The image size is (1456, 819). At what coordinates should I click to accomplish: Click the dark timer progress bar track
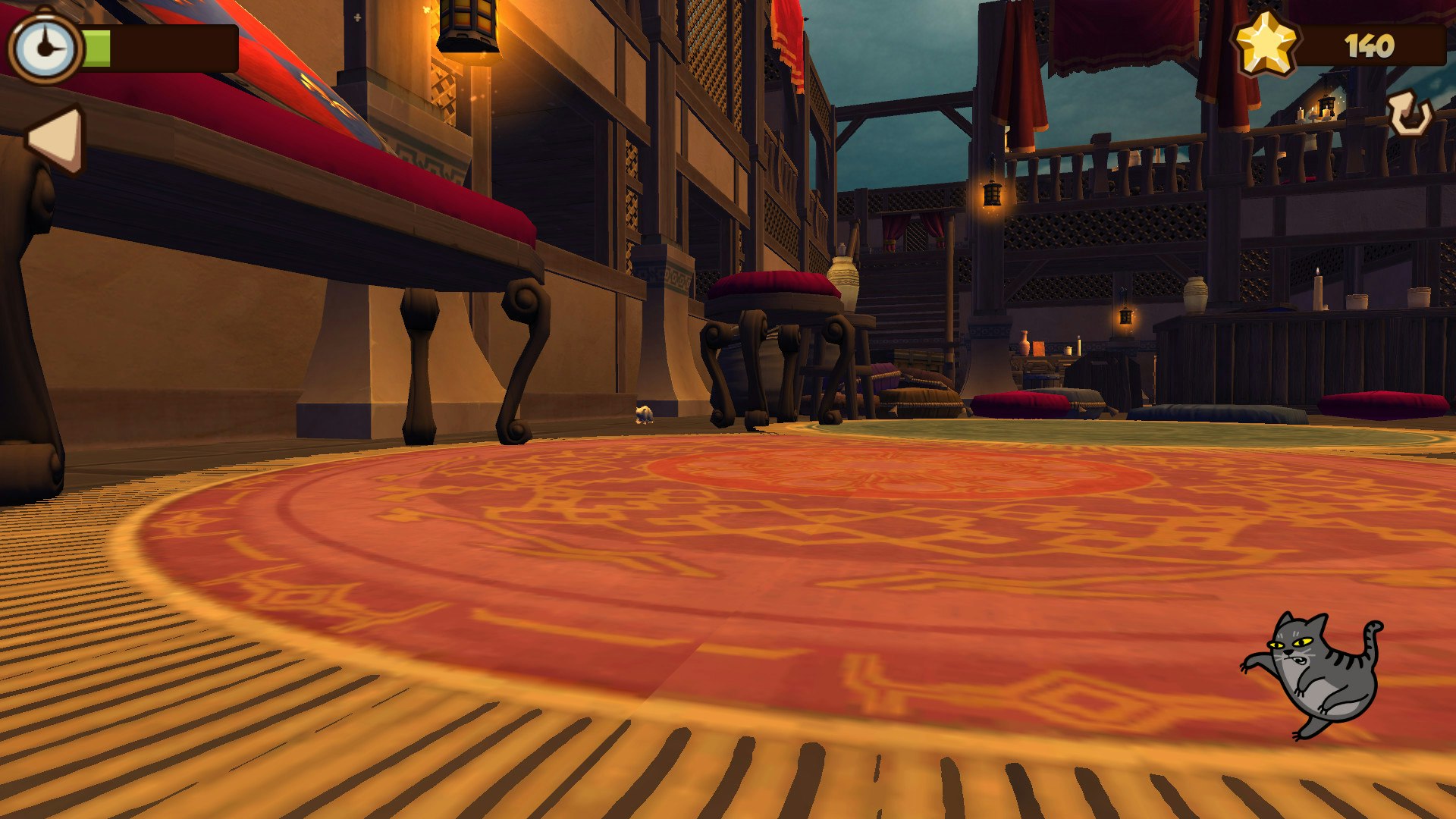[x=174, y=45]
